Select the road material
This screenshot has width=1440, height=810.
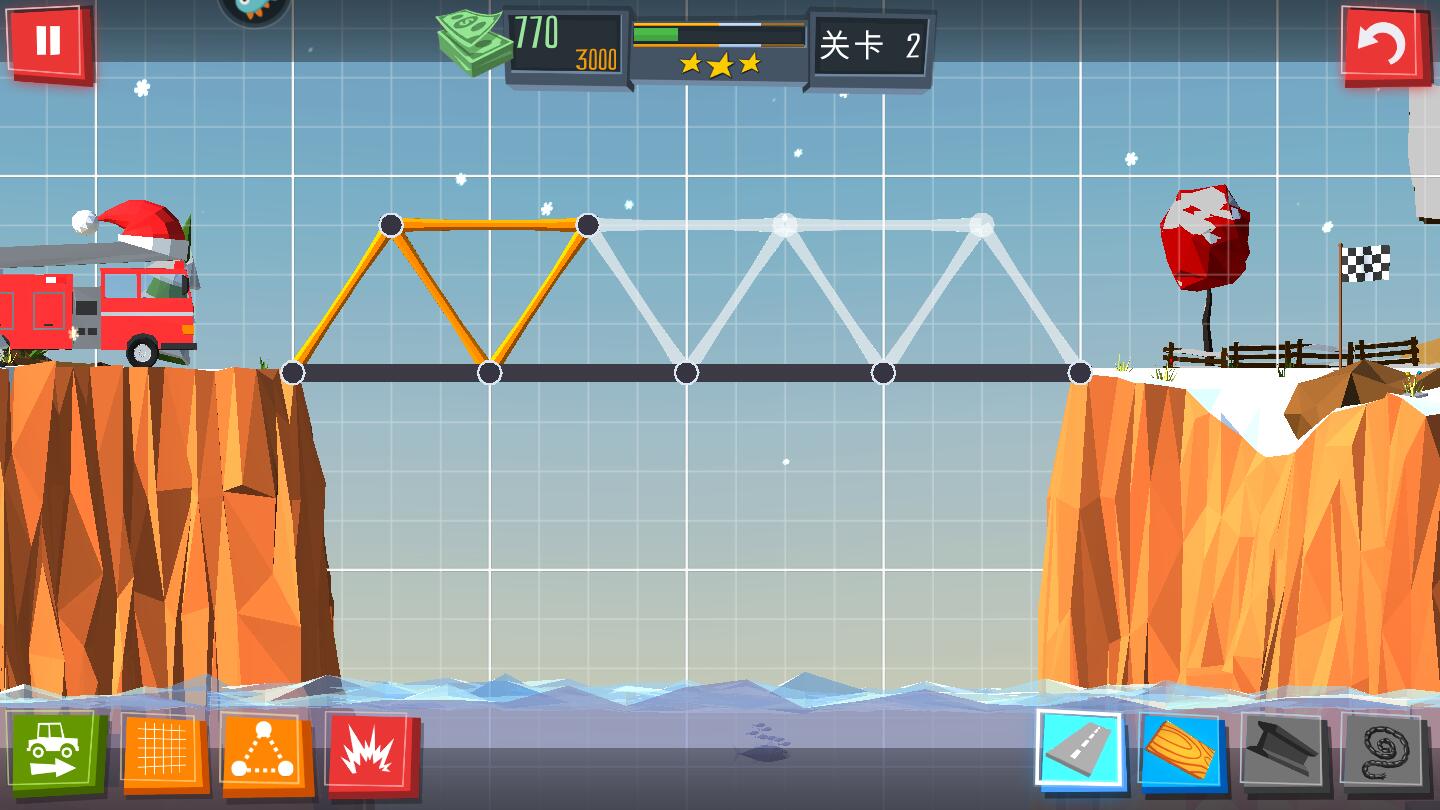coord(1079,750)
